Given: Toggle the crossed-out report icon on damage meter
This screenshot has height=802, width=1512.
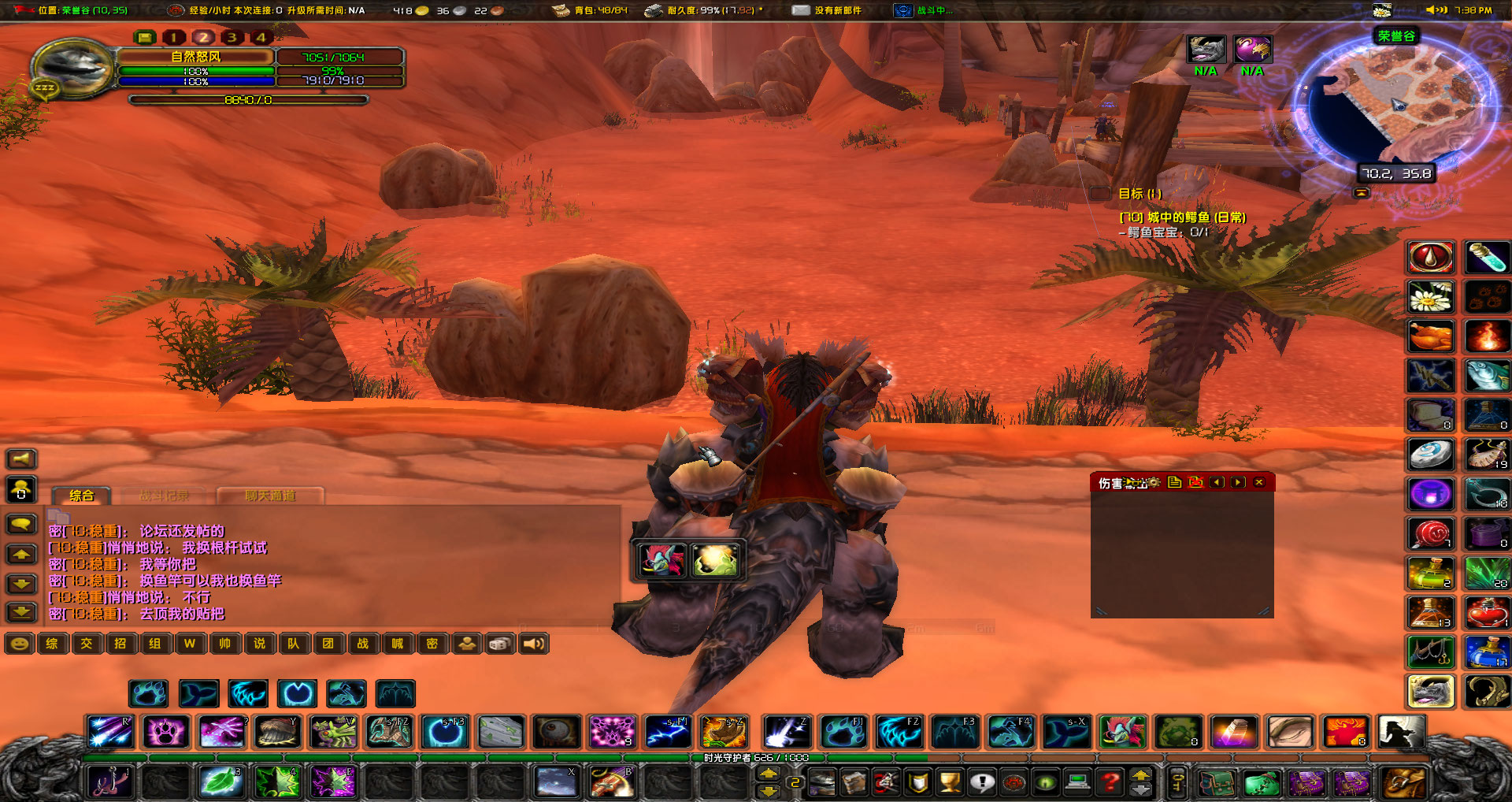Looking at the screenshot, I should tap(1195, 482).
